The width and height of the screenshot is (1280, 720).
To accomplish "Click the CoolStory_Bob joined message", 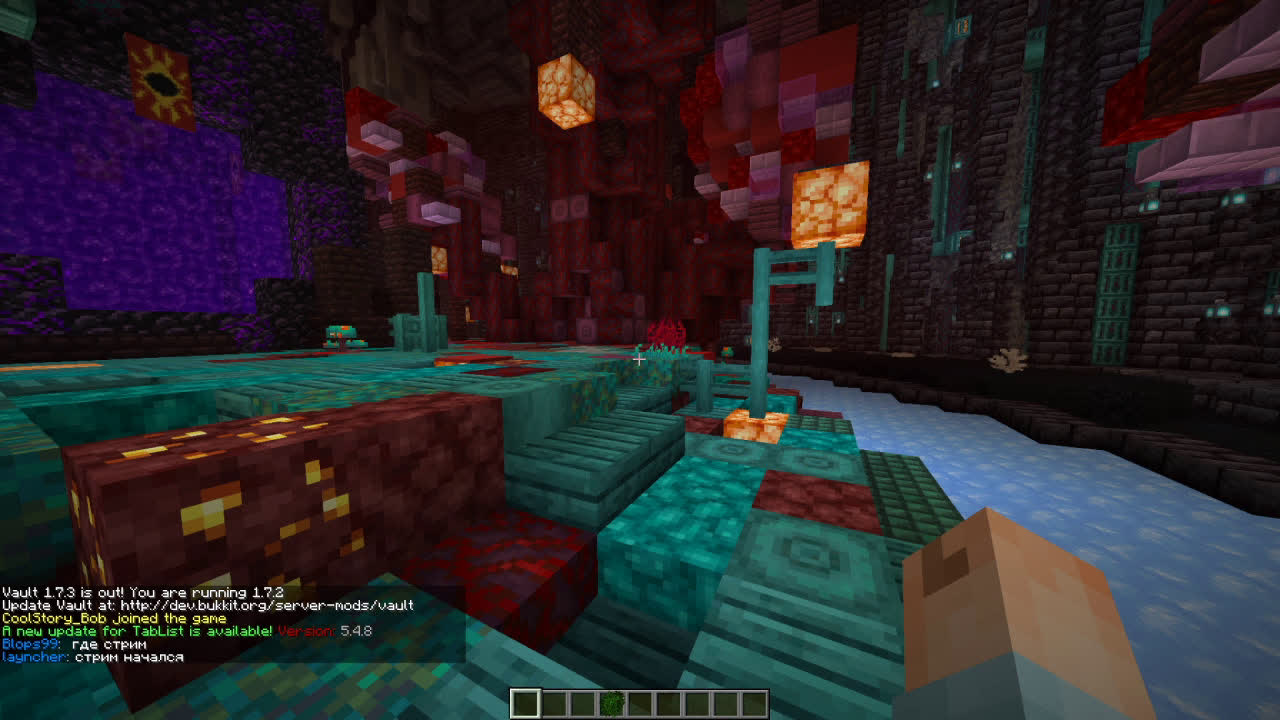I will pos(113,618).
